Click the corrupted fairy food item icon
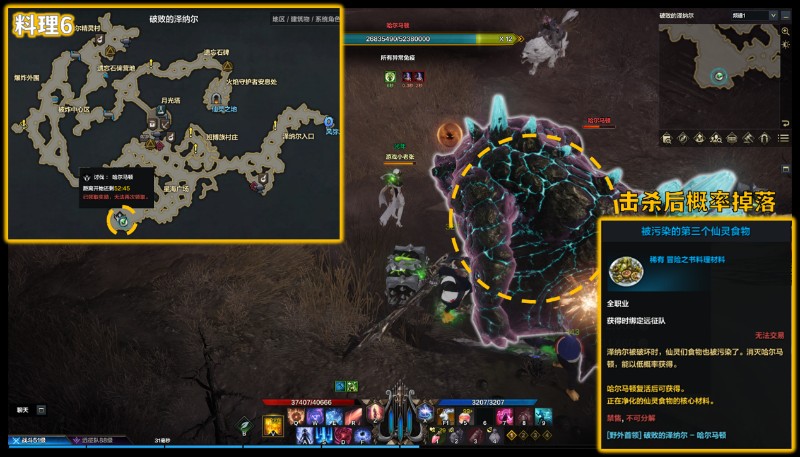The height and width of the screenshot is (457, 800). pos(626,266)
